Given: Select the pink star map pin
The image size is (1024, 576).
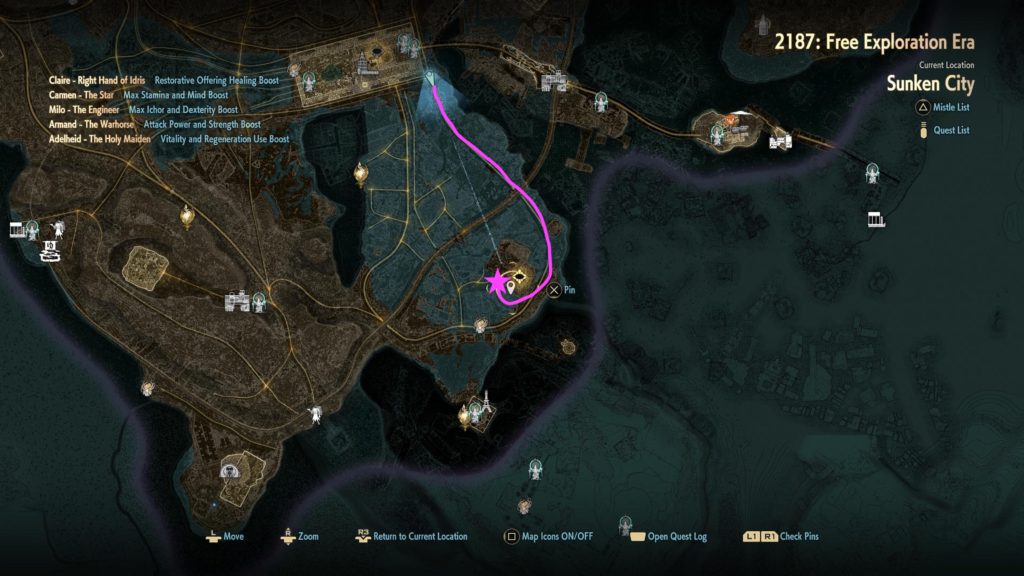Looking at the screenshot, I should click(496, 283).
